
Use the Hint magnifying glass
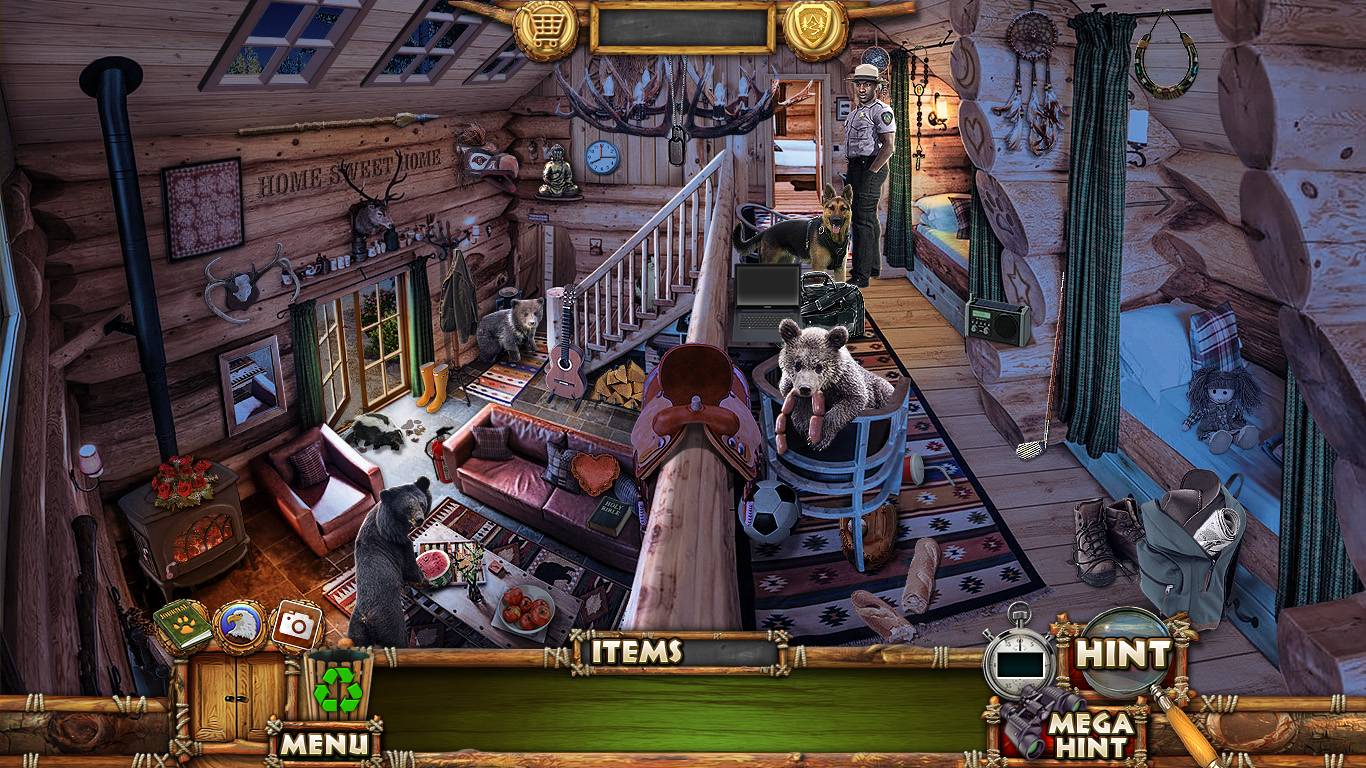[1122, 655]
